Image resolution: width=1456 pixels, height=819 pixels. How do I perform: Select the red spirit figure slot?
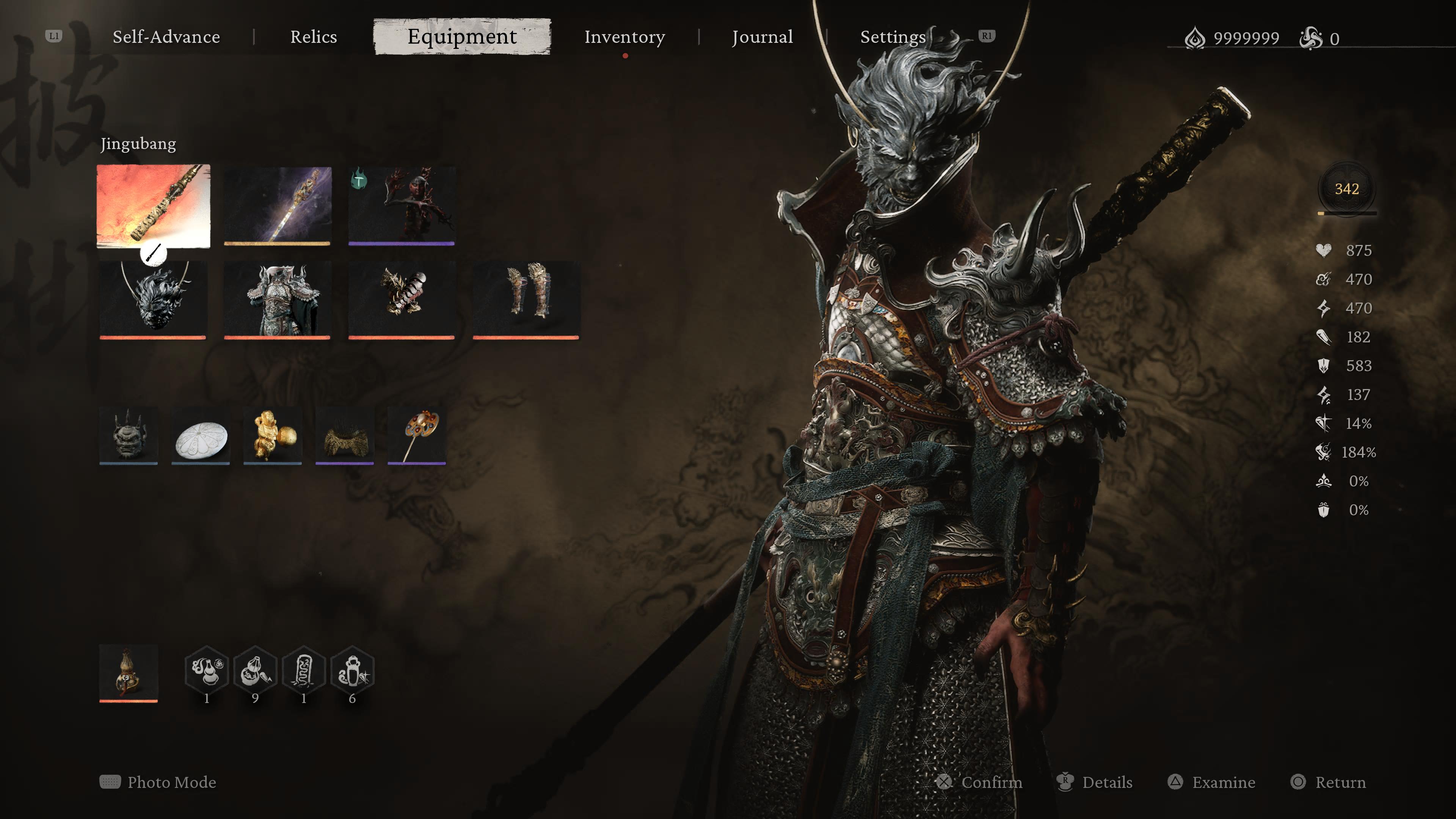401,205
